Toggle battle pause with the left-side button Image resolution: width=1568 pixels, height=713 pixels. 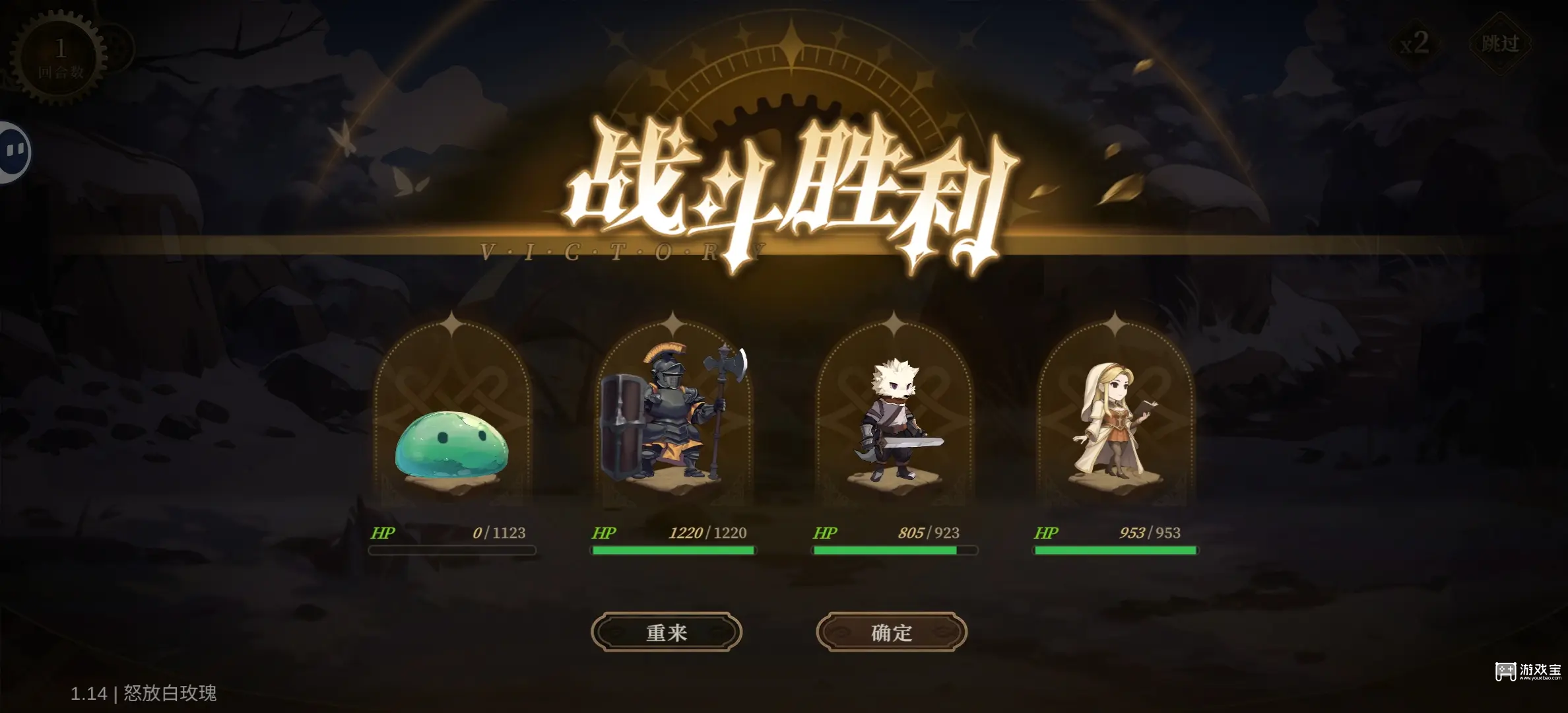pos(12,151)
